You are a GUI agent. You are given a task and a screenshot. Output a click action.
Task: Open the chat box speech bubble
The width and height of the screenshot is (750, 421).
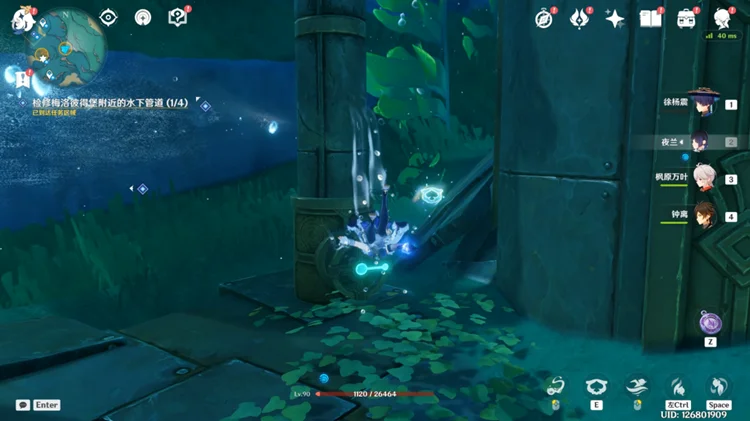(x=23, y=405)
